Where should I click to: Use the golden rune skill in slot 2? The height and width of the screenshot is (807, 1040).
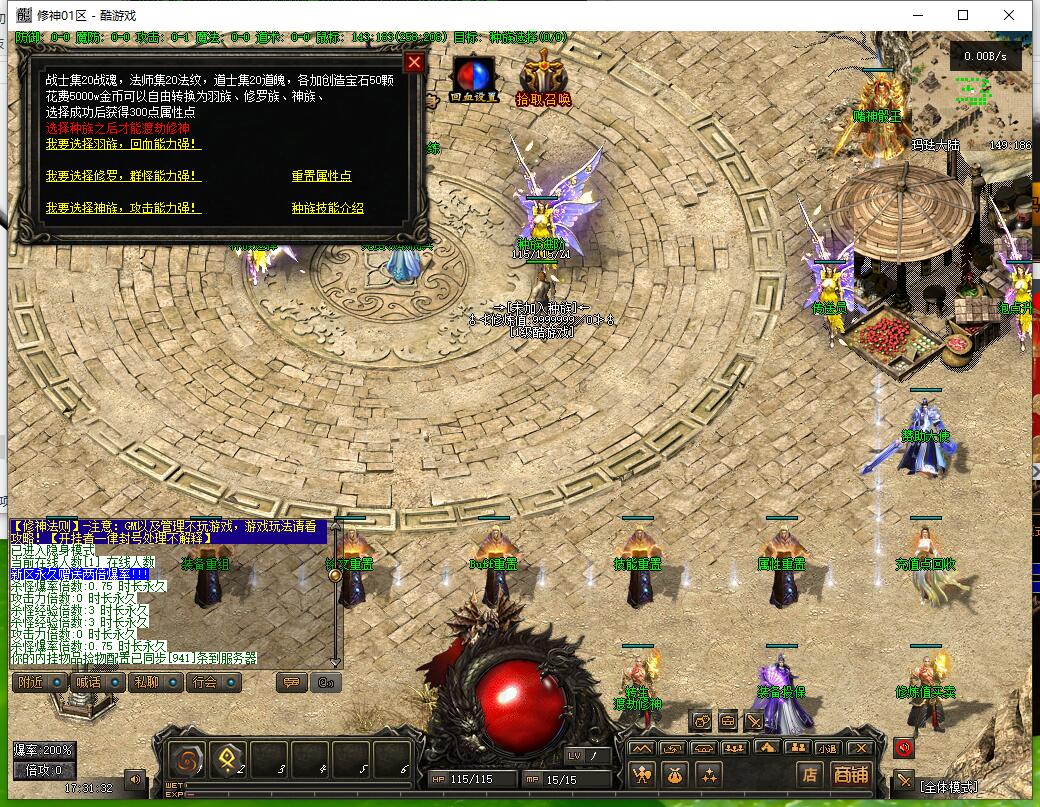(x=227, y=758)
